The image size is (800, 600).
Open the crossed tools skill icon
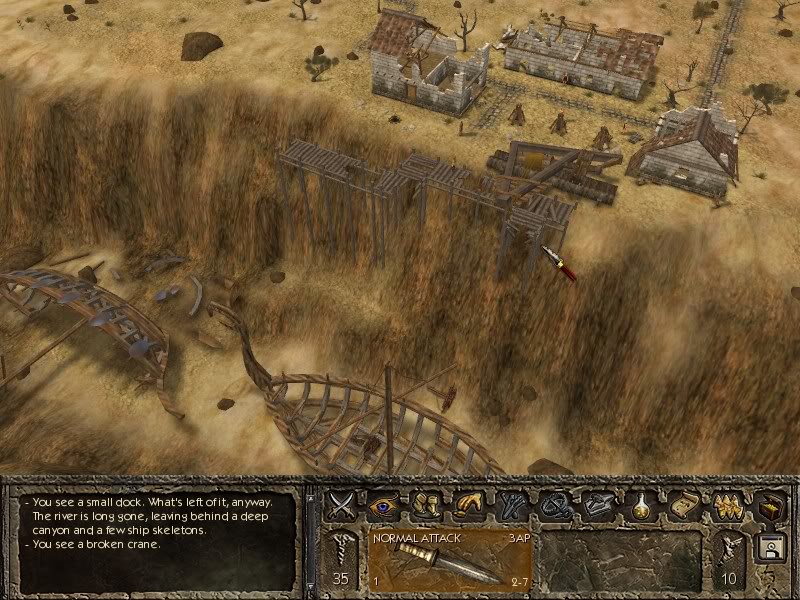tap(513, 503)
